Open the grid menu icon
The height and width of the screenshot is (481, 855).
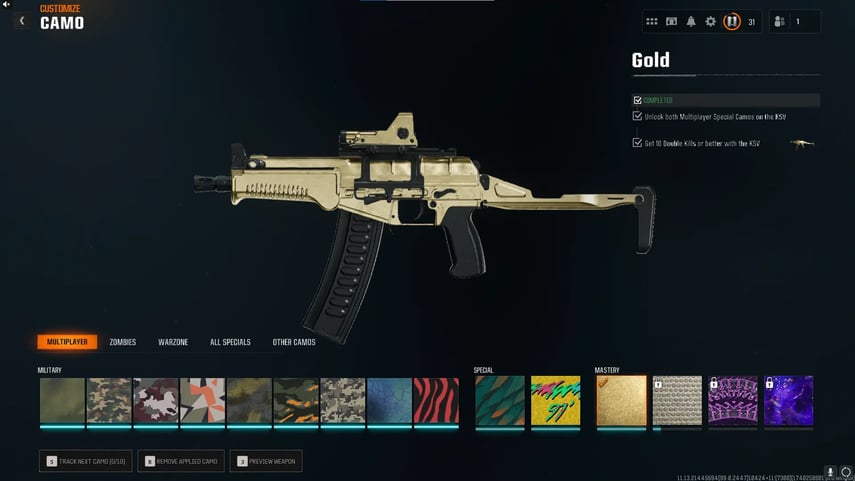(x=652, y=21)
